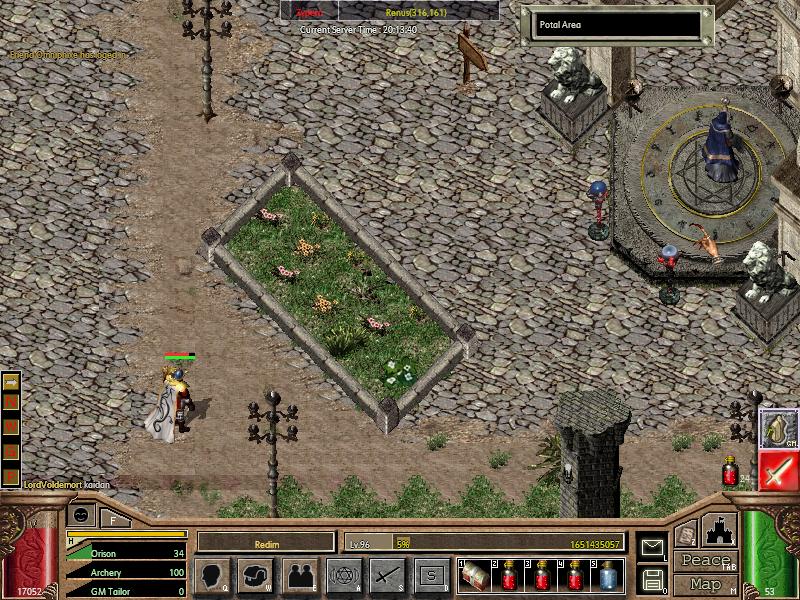Click the sword combat skills button

point(387,575)
